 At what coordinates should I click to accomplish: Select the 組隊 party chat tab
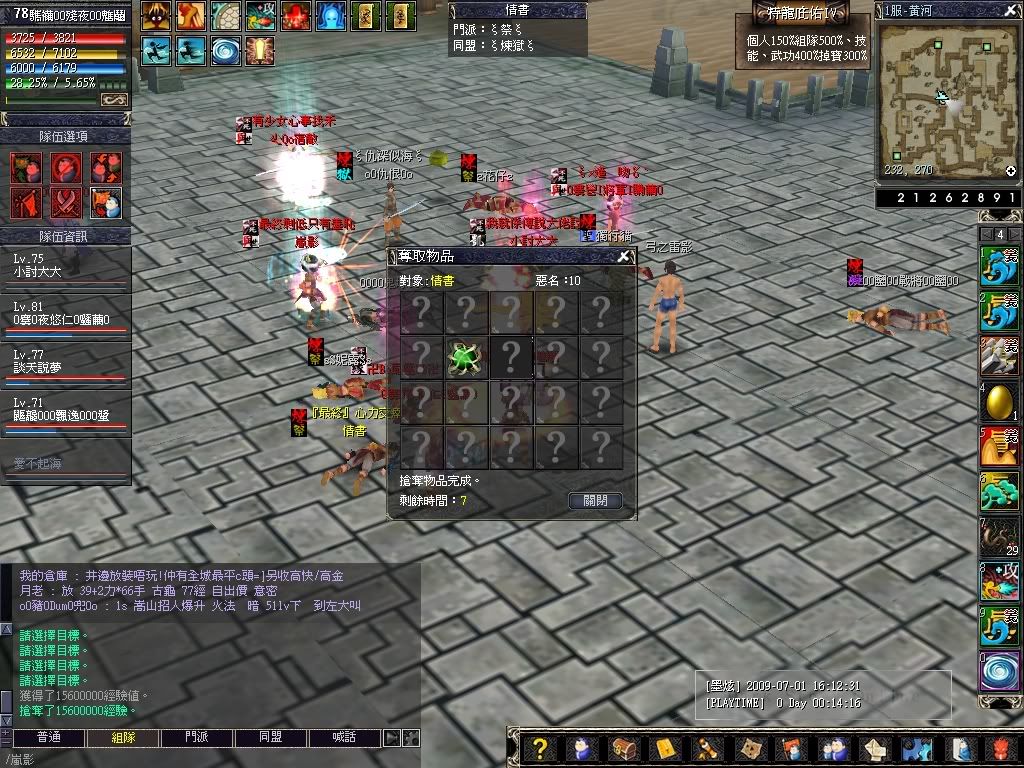123,737
